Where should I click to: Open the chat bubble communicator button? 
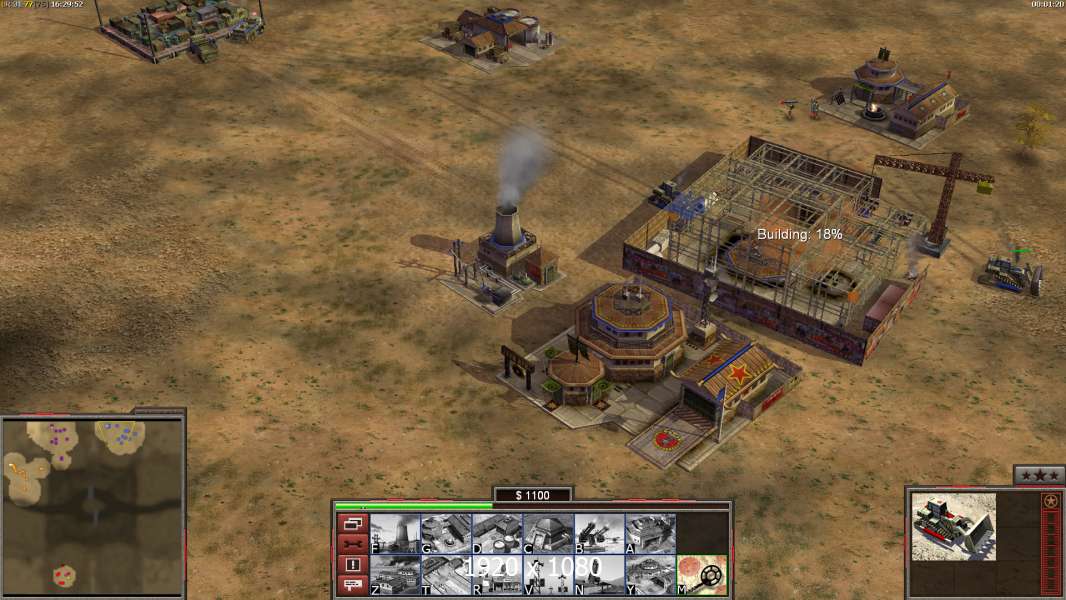click(352, 586)
